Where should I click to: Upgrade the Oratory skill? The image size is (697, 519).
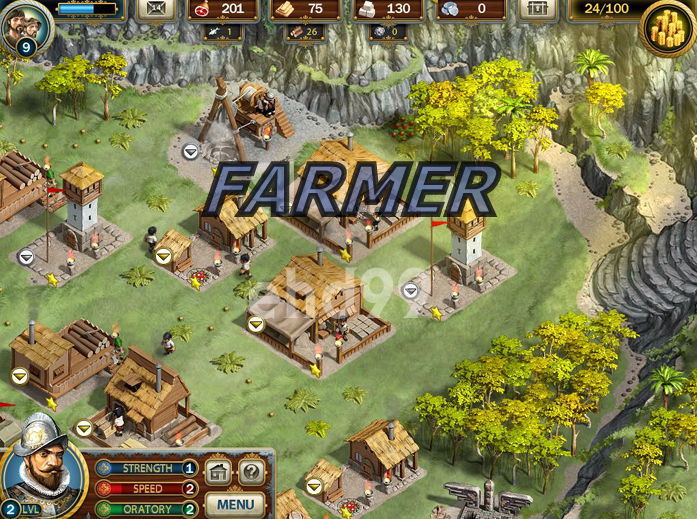coord(189,509)
